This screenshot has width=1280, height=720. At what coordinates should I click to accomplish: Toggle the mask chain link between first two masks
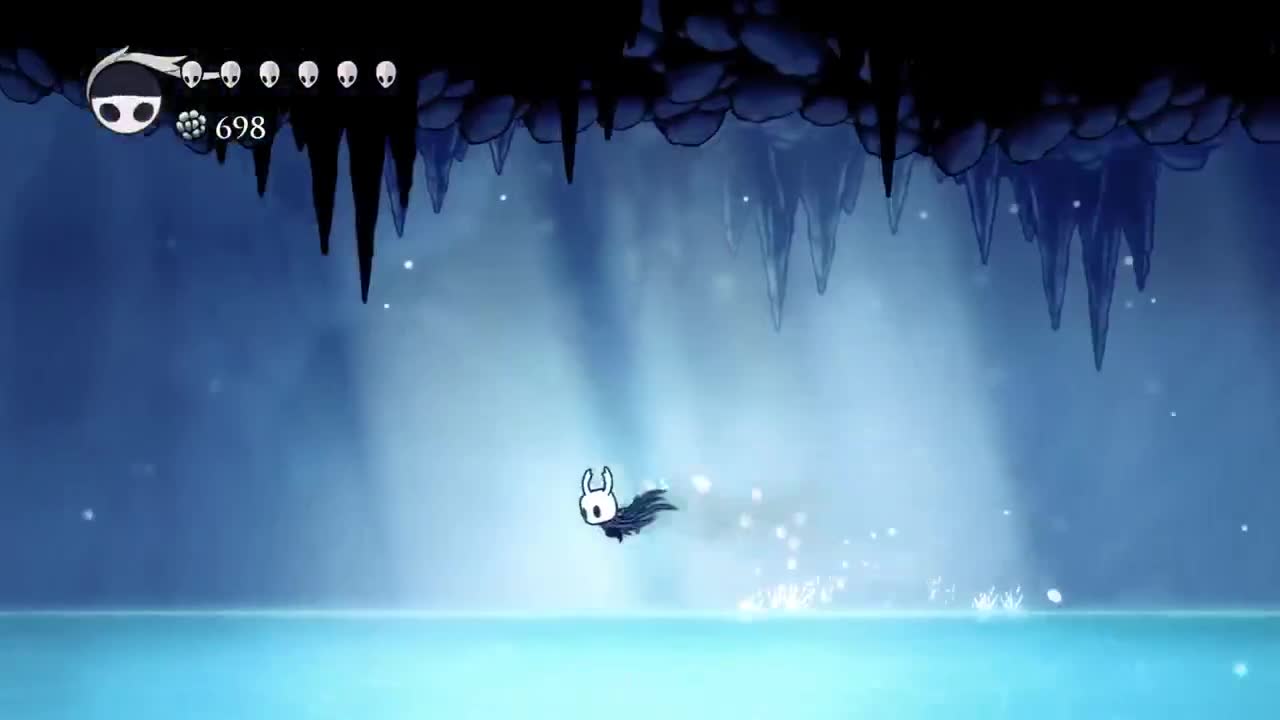coord(210,73)
